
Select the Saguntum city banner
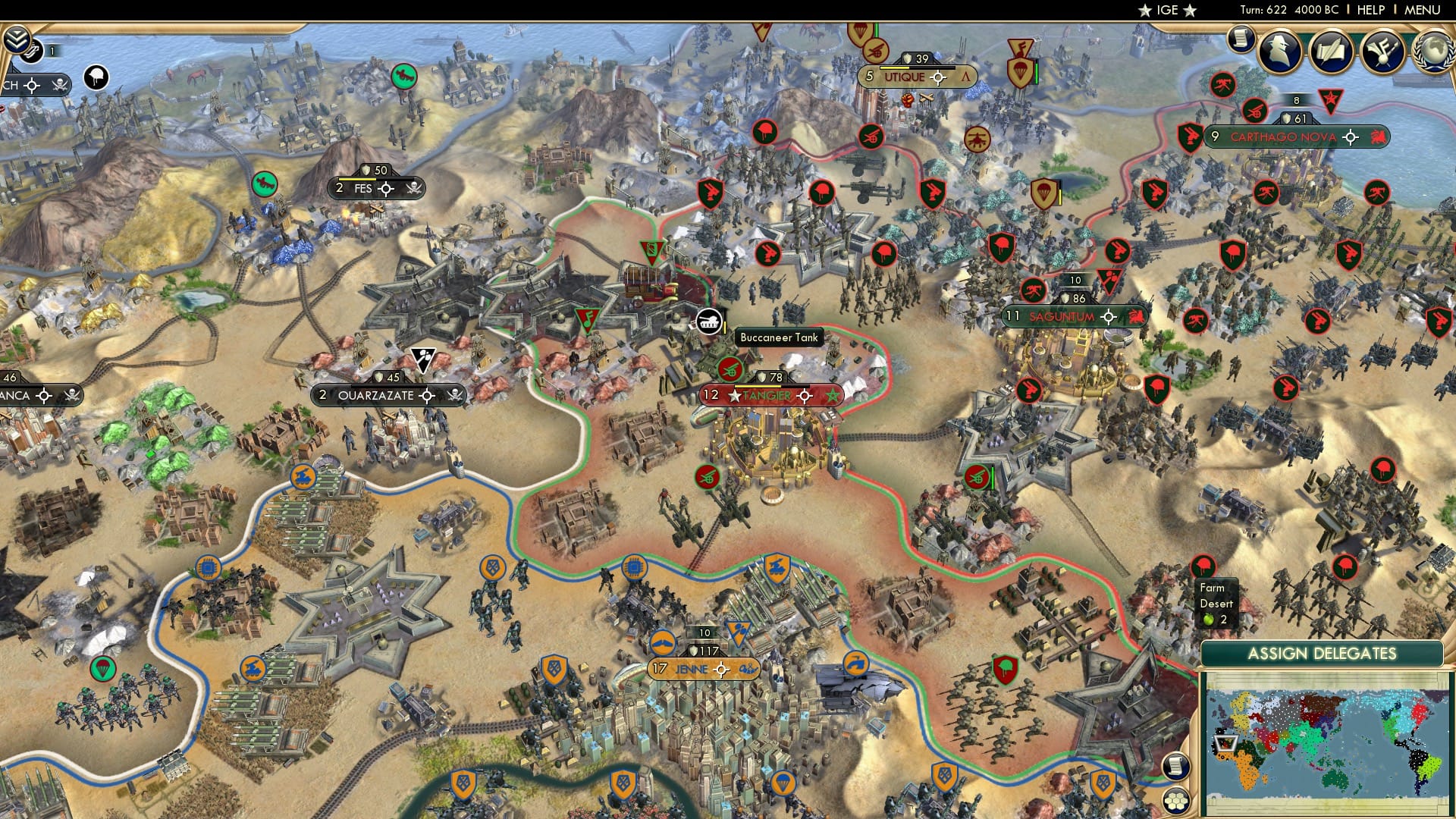[1062, 316]
